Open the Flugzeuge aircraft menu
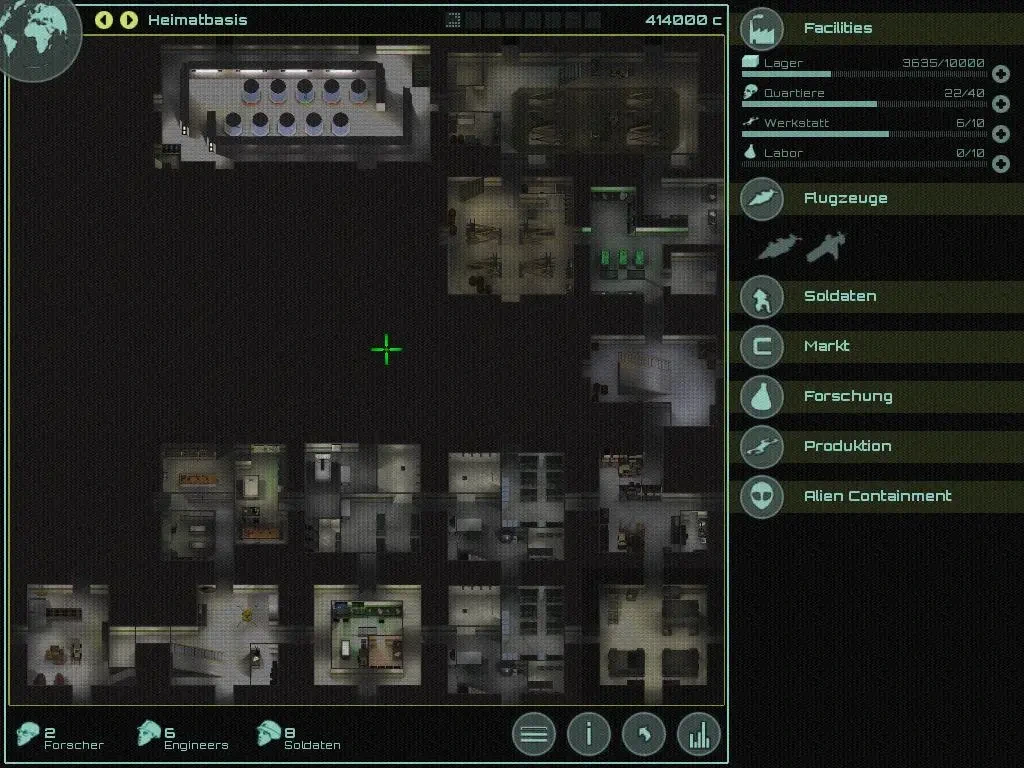Image resolution: width=1024 pixels, height=768 pixels. (845, 198)
